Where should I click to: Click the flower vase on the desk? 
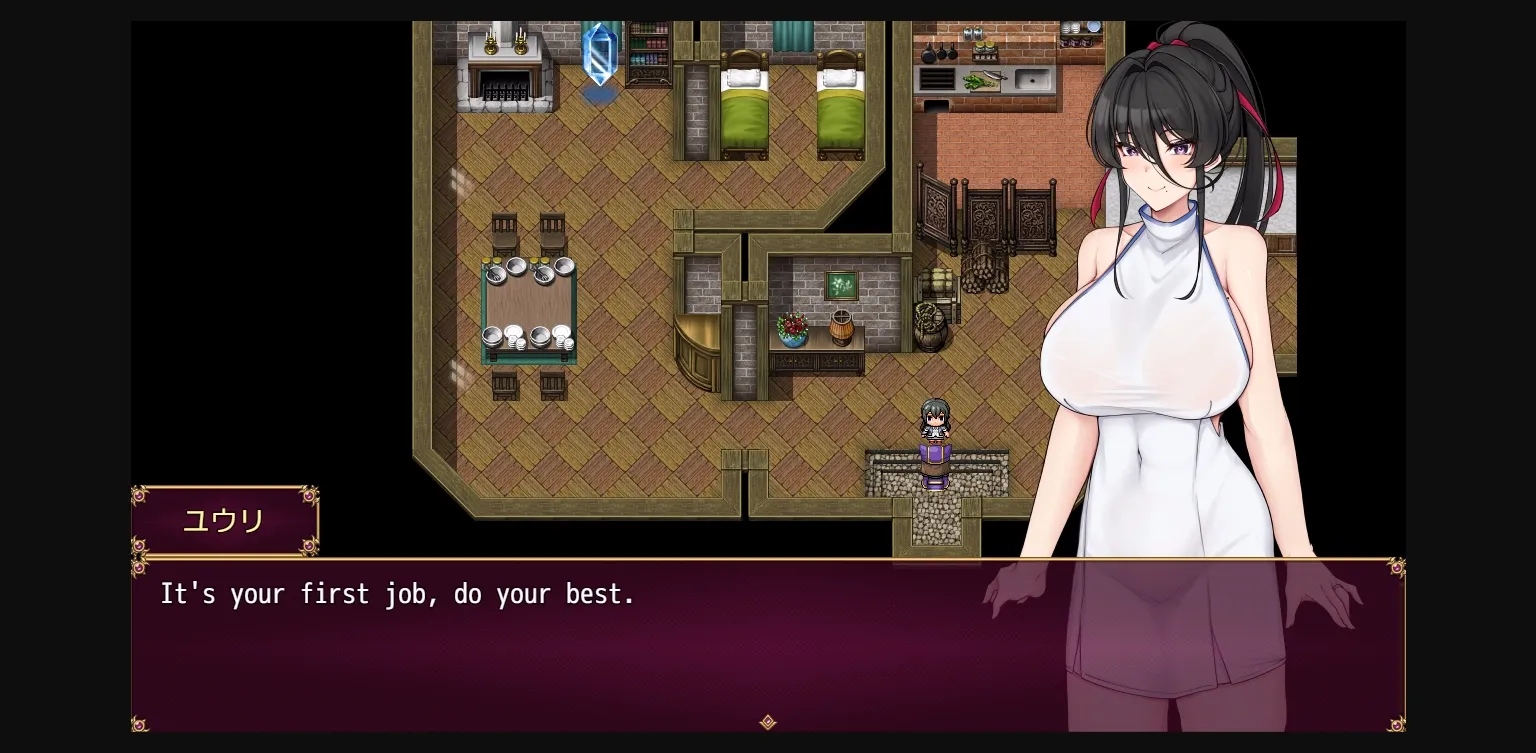point(793,330)
